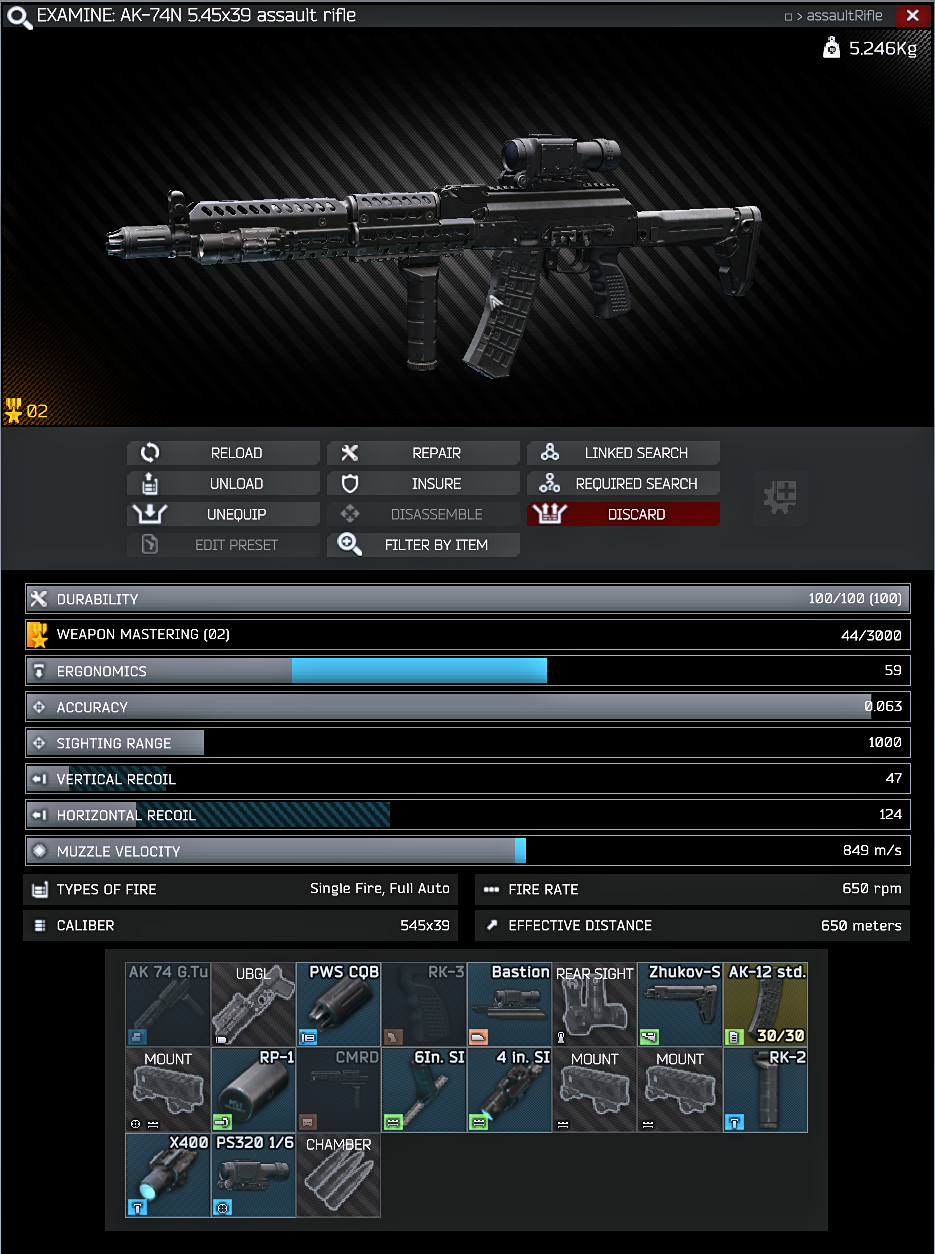Viewport: 935px width, 1254px height.
Task: Unload the weapon's magazine
Action: point(223,484)
